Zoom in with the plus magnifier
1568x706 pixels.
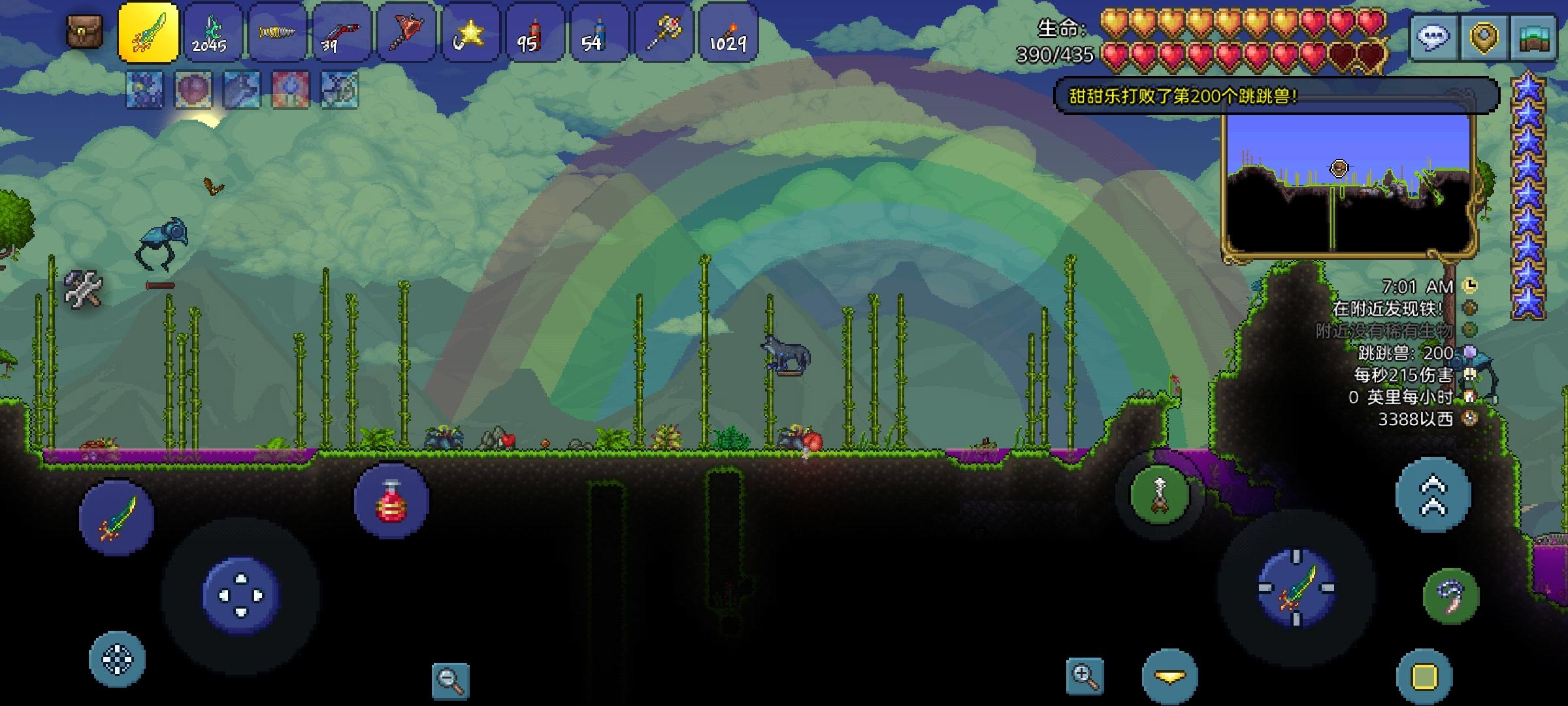1085,677
